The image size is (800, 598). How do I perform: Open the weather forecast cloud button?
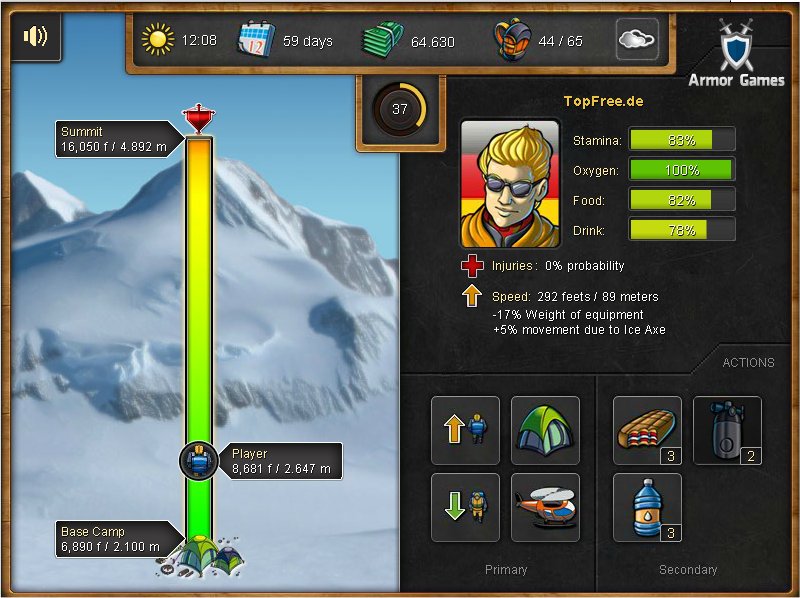pos(637,40)
